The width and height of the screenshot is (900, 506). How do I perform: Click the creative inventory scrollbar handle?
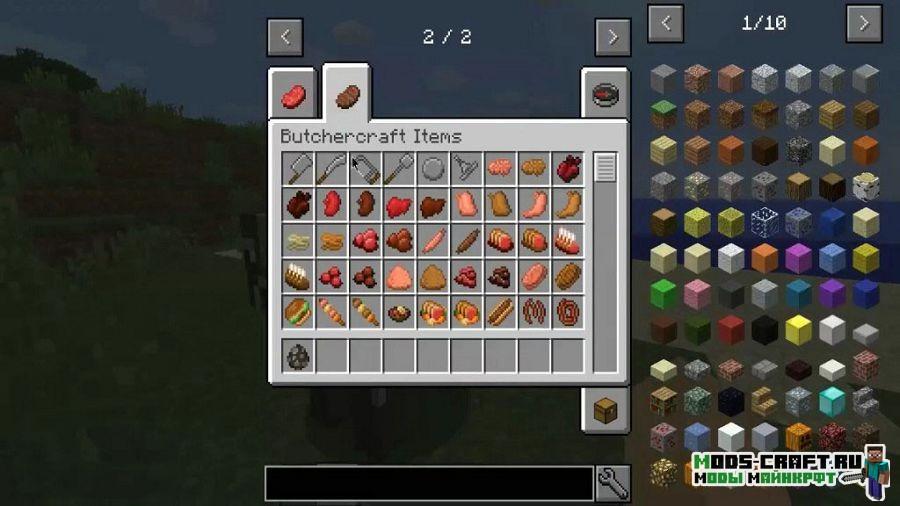click(x=605, y=168)
